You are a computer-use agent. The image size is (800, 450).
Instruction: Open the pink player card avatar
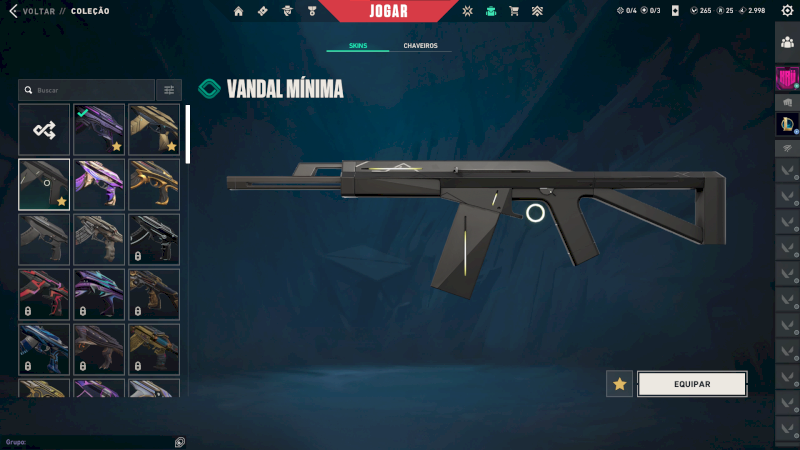point(787,78)
